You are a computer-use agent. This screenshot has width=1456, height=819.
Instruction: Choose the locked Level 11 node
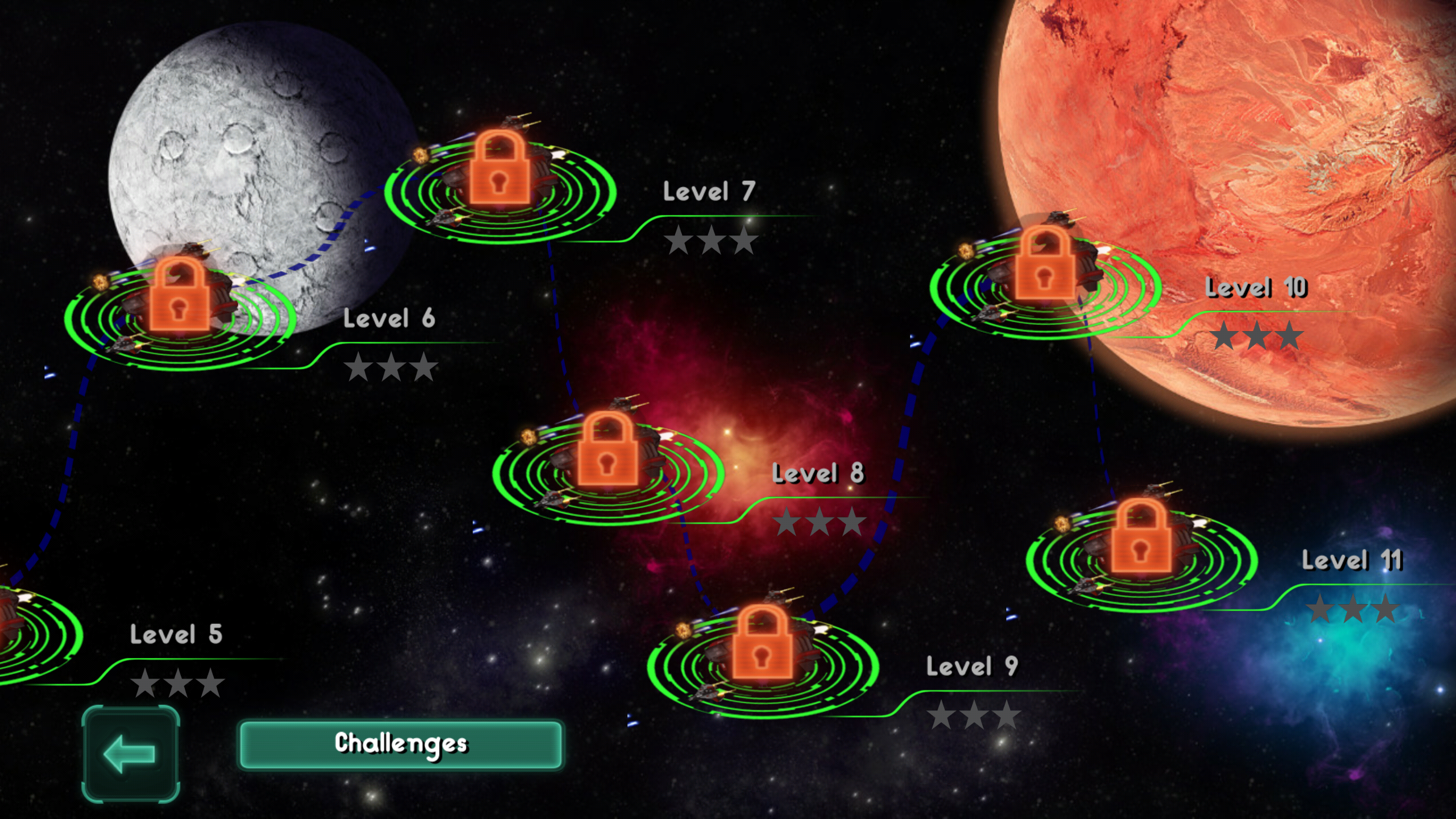[1141, 543]
